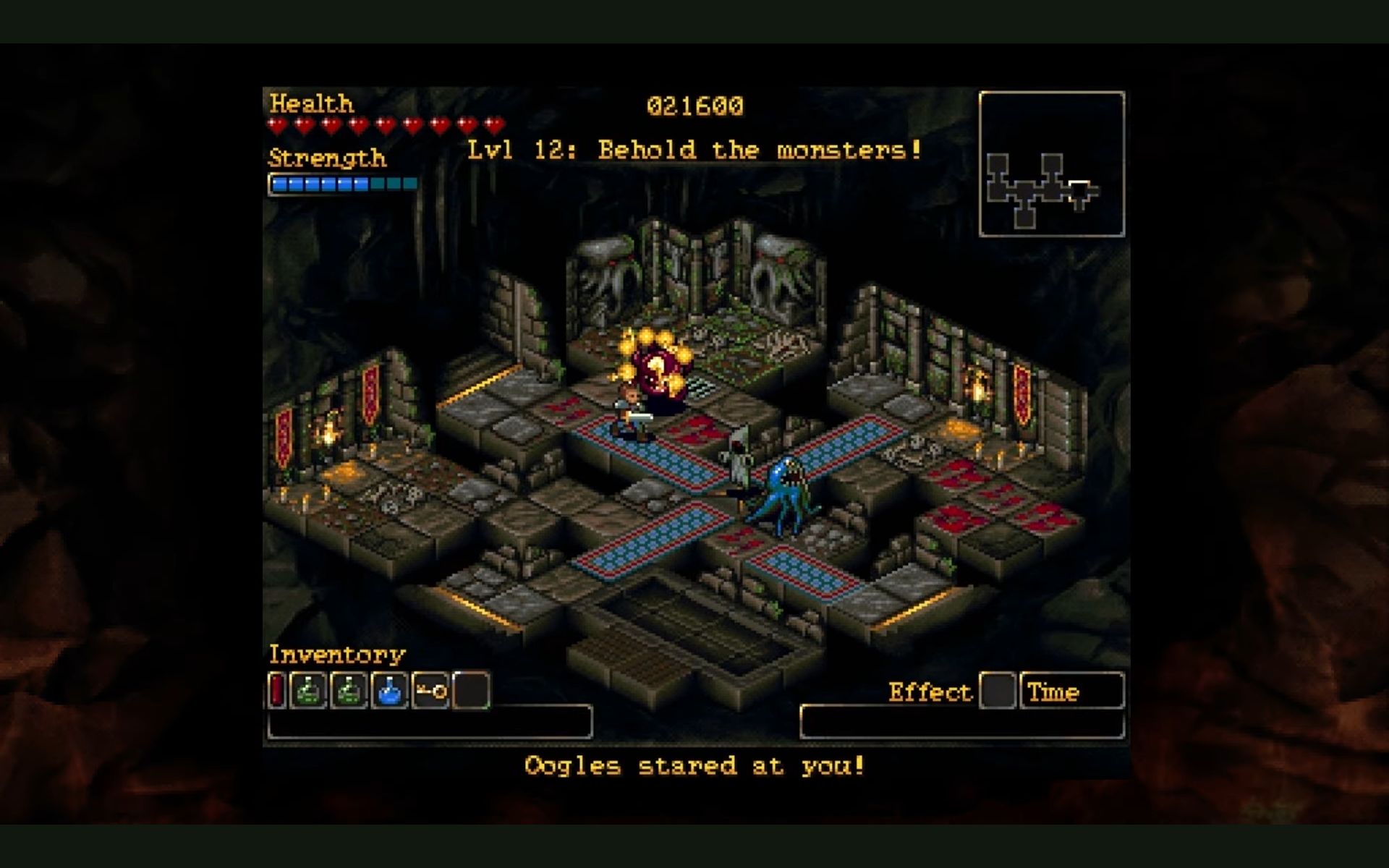Click the dungeon minimap

[1051, 164]
